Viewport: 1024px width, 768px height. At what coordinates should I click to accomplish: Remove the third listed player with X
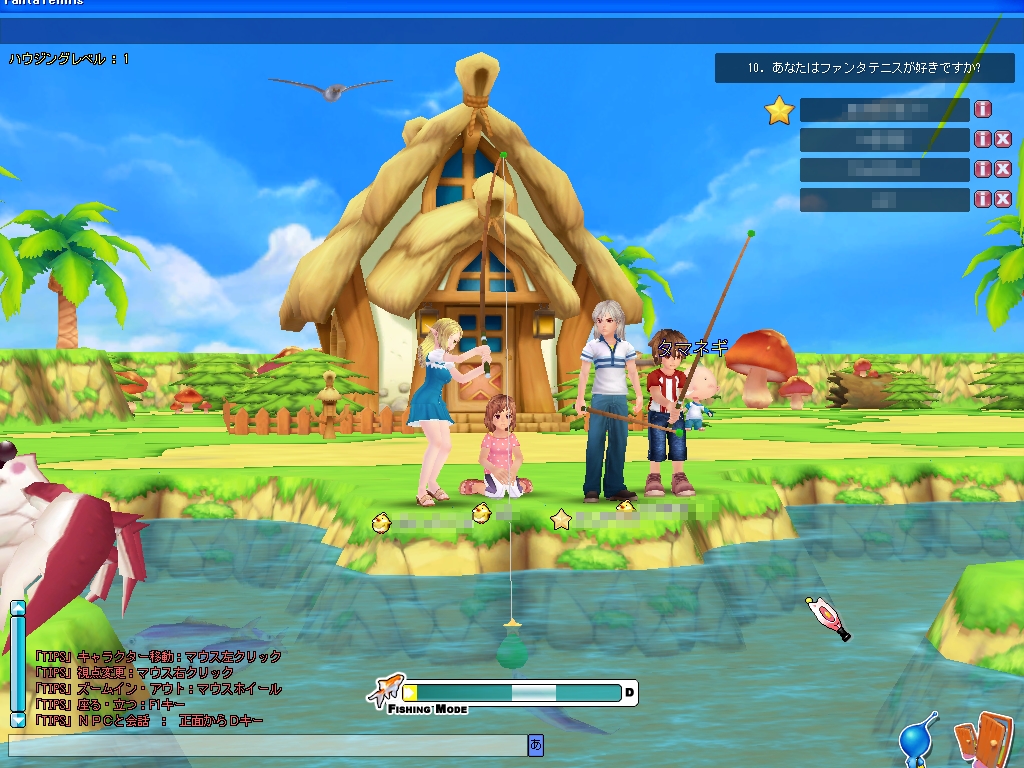pos(1002,169)
